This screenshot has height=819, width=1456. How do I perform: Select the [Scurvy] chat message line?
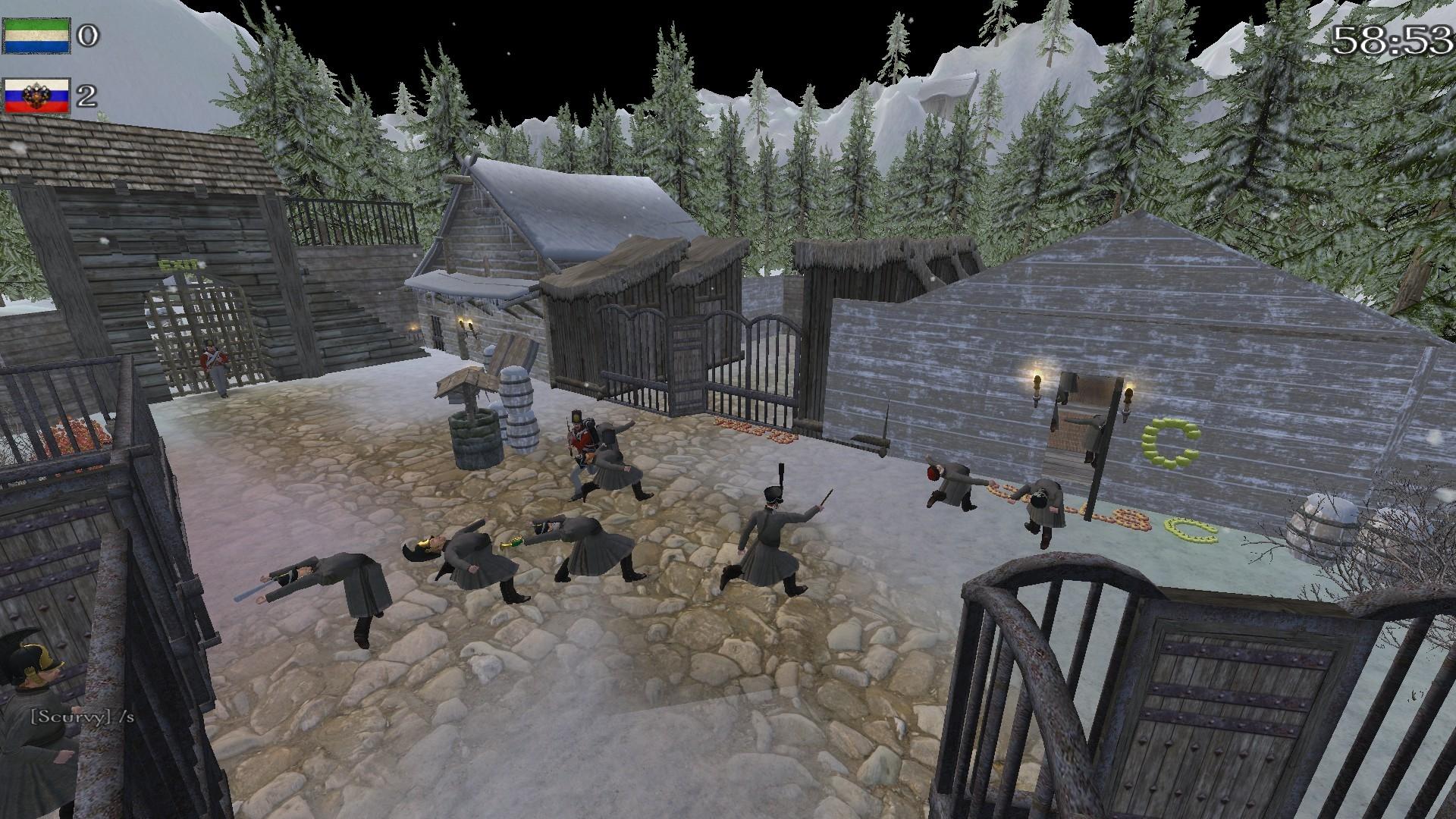(82, 716)
